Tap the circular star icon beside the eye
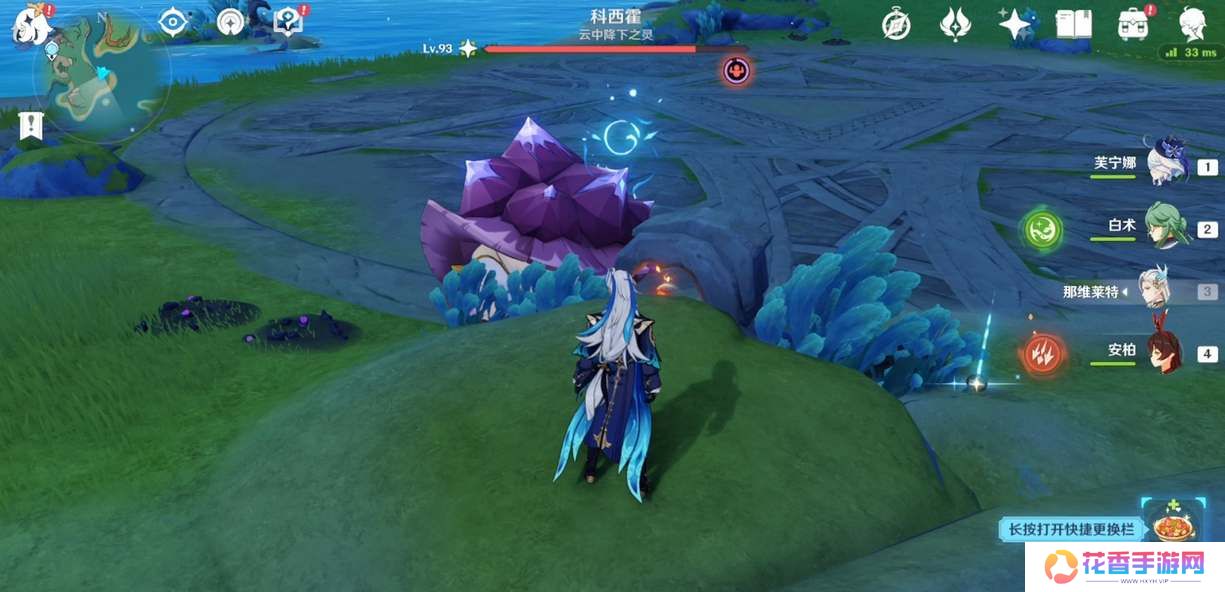The width and height of the screenshot is (1225, 592). (x=231, y=22)
